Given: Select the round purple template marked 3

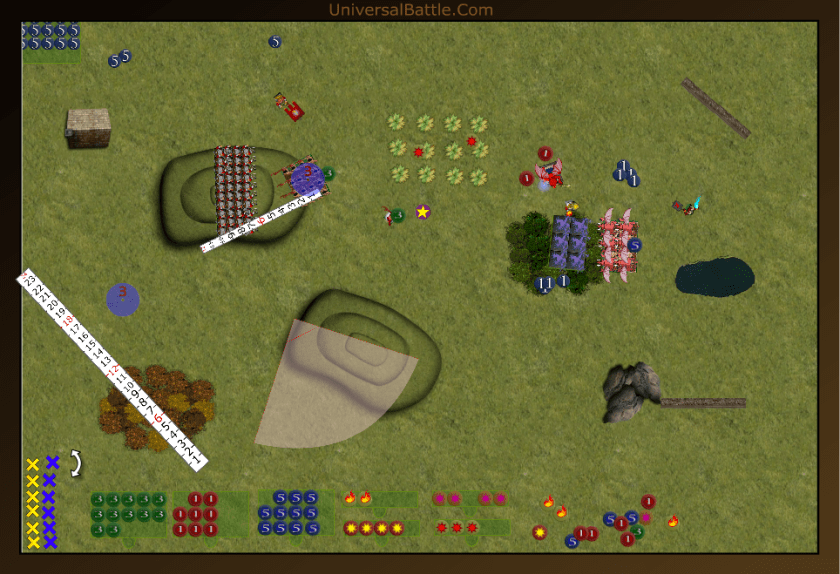Looking at the screenshot, I should coord(123,299).
